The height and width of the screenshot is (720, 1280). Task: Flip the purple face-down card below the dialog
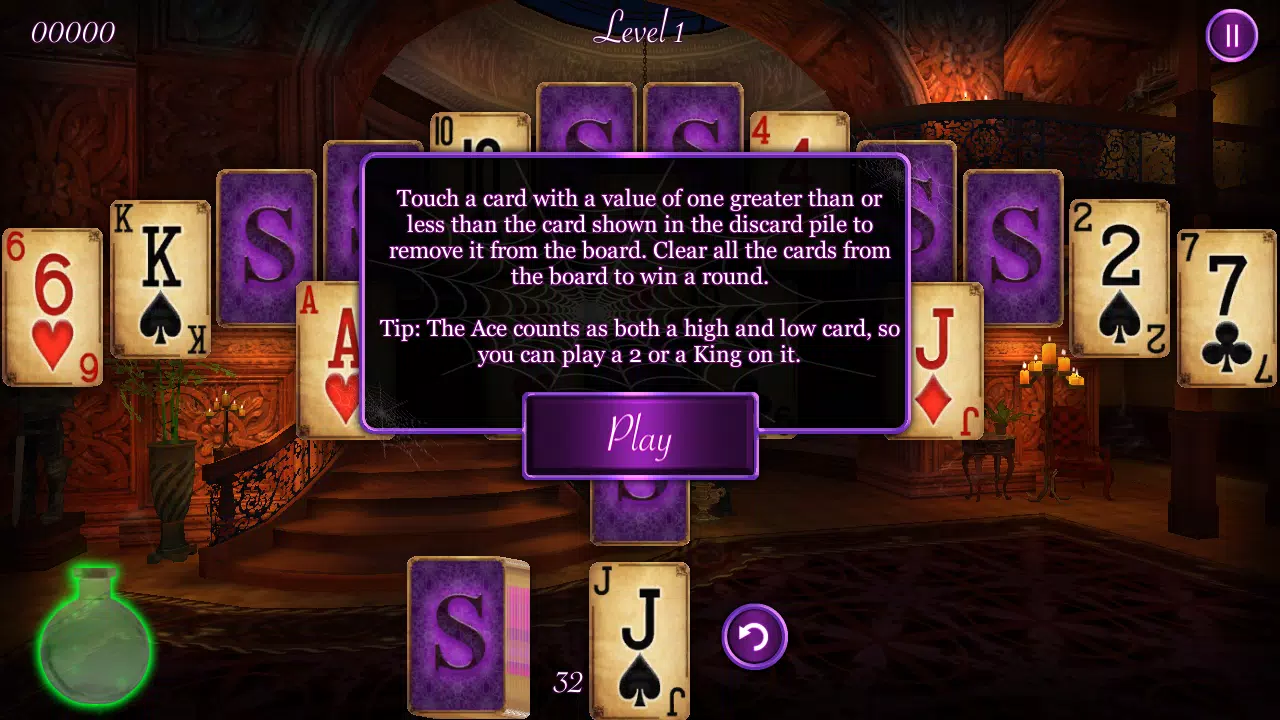tap(640, 510)
